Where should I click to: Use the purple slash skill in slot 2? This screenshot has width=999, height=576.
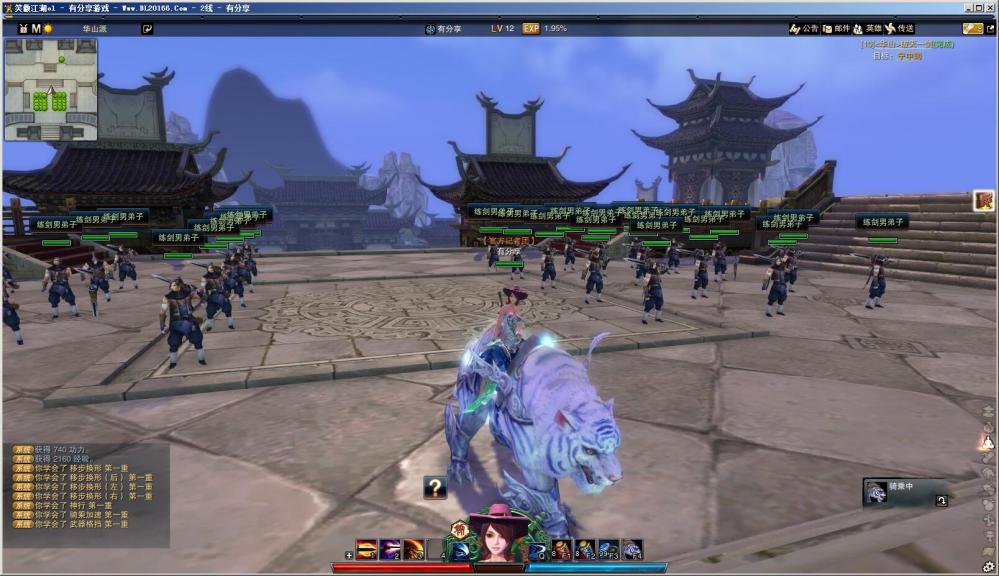(390, 550)
